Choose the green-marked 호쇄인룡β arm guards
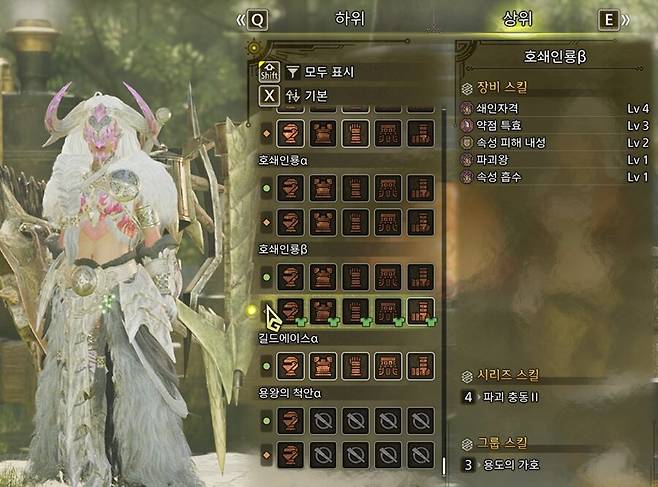 tap(356, 310)
